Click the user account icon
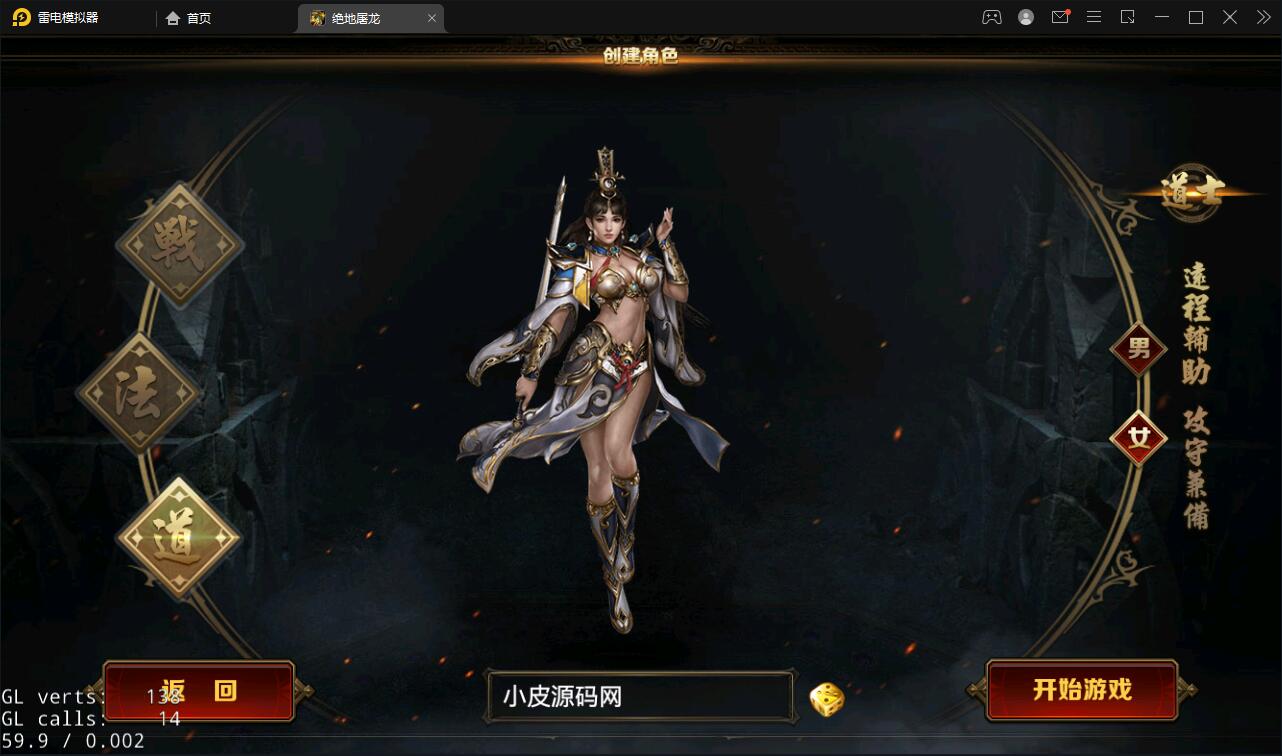This screenshot has height=756, width=1282. 1026,17
